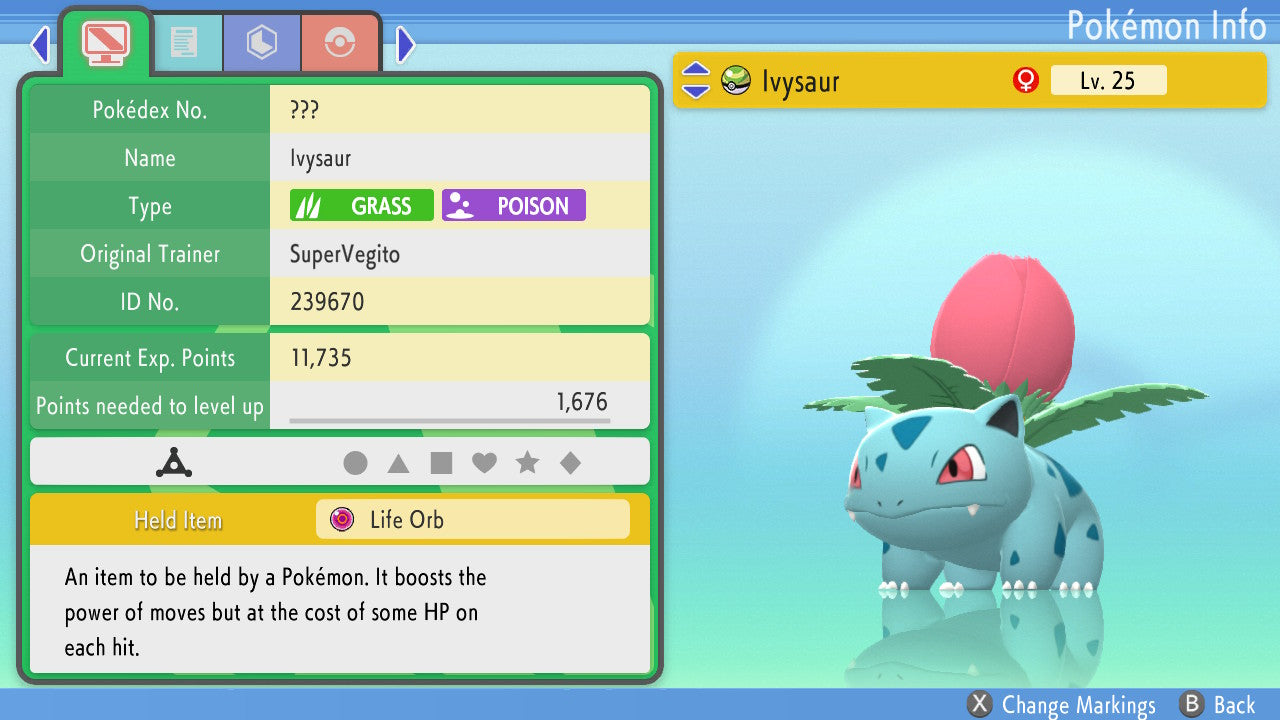Advance with the right page arrow

pos(405,44)
